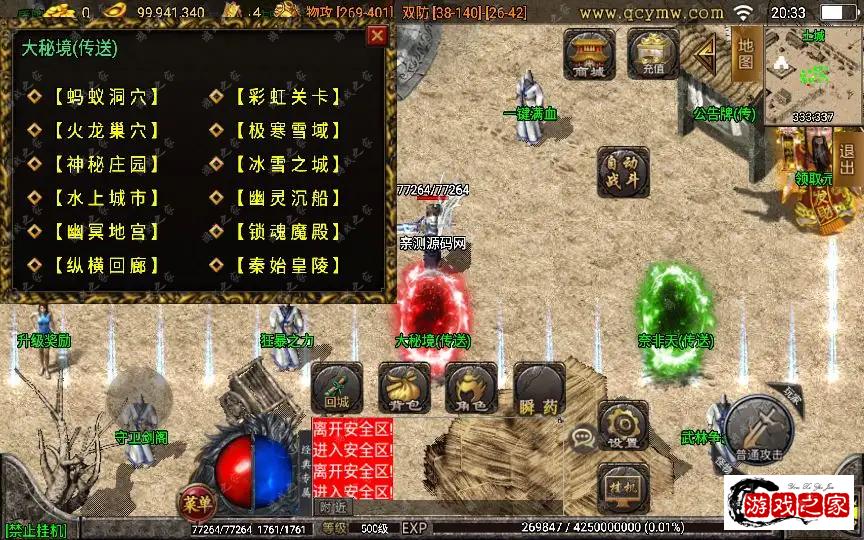Open the 设置 settings gear
864x540 pixels.
[x=623, y=427]
